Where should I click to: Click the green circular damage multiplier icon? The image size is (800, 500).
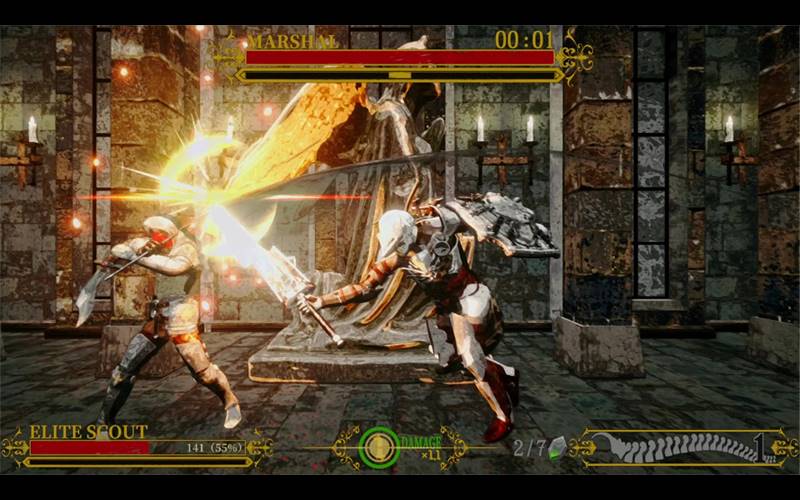379,447
